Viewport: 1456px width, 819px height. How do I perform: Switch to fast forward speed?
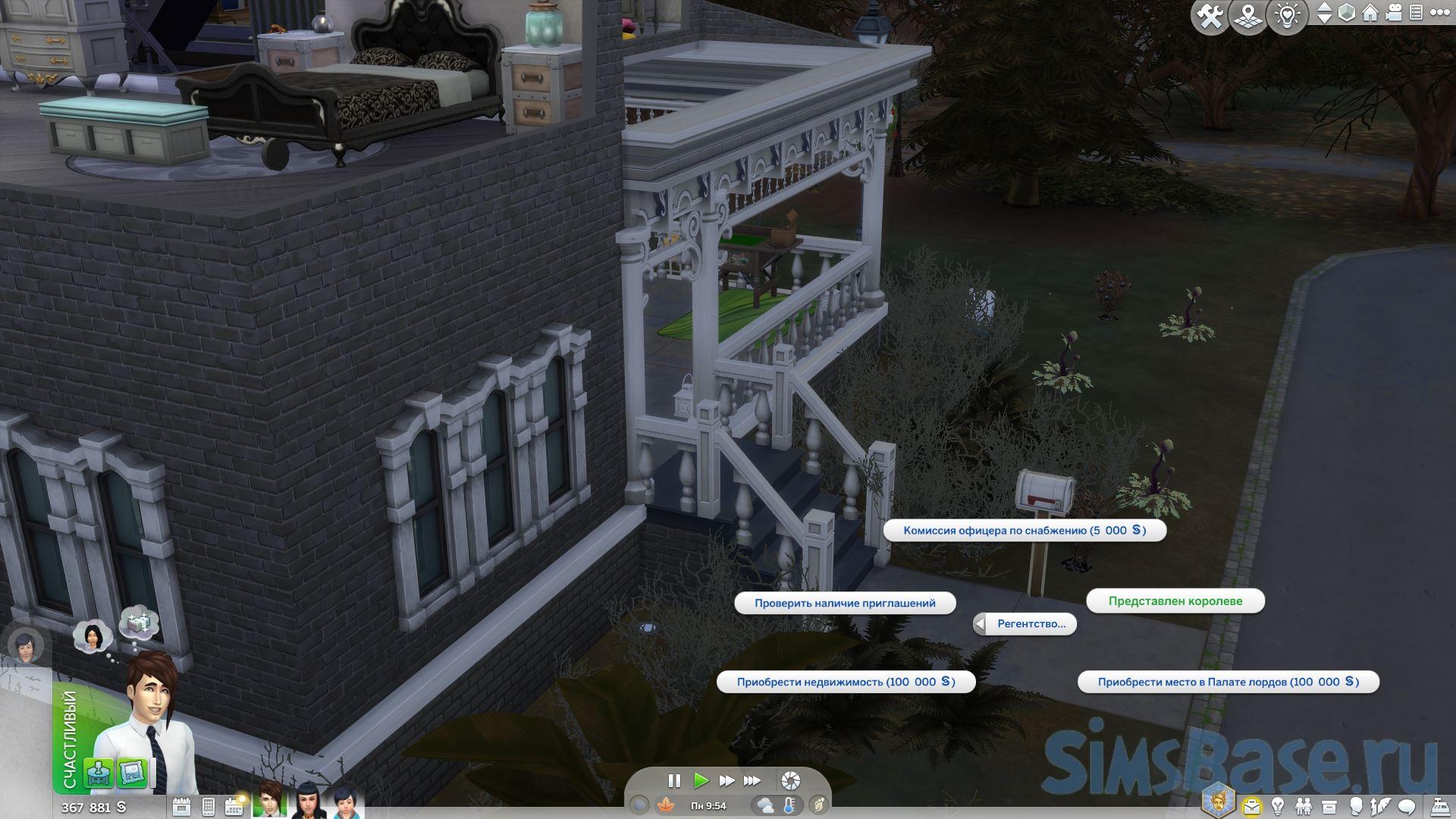pyautogui.click(x=726, y=780)
